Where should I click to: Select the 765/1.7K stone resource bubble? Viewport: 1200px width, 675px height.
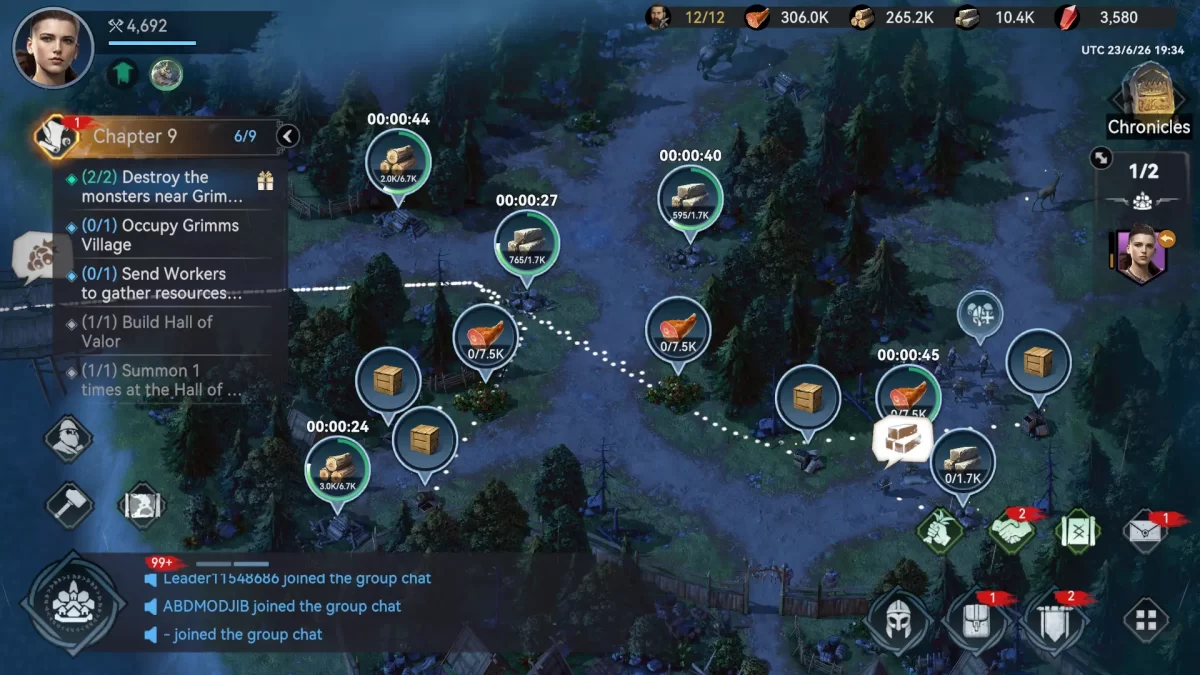coord(527,242)
